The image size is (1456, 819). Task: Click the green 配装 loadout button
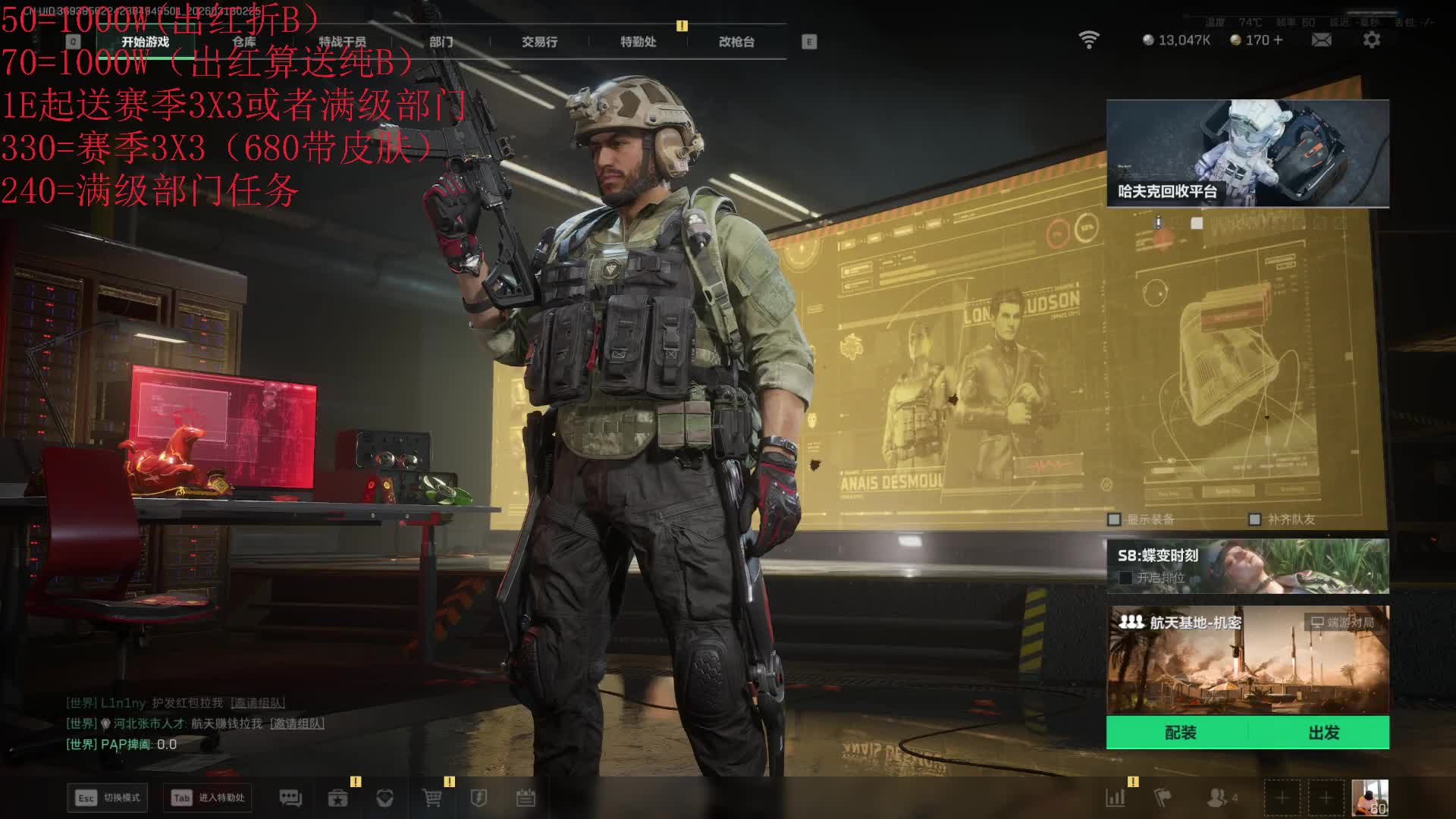tap(1180, 733)
